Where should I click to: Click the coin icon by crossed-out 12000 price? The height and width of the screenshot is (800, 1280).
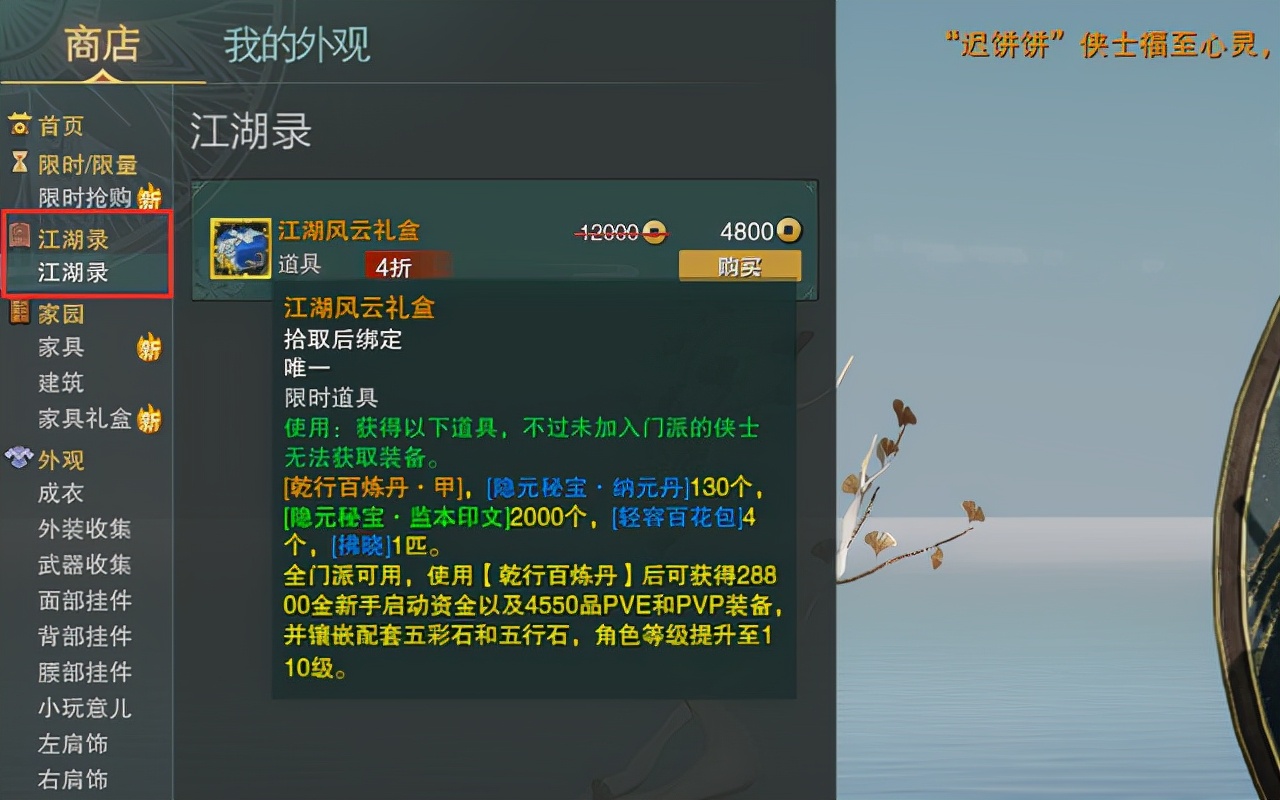tap(655, 233)
